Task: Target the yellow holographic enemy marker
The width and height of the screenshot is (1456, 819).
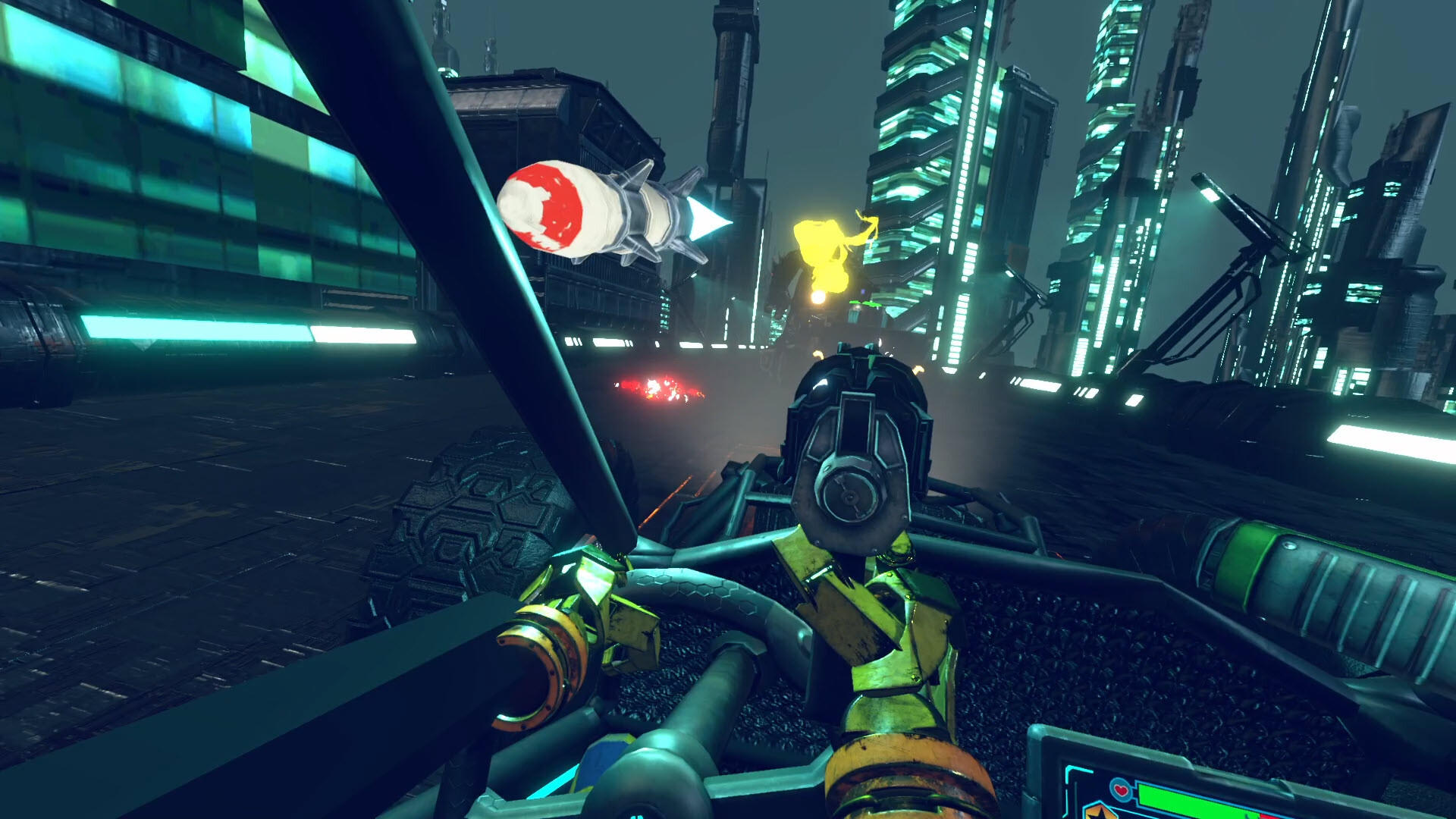Action: click(827, 250)
